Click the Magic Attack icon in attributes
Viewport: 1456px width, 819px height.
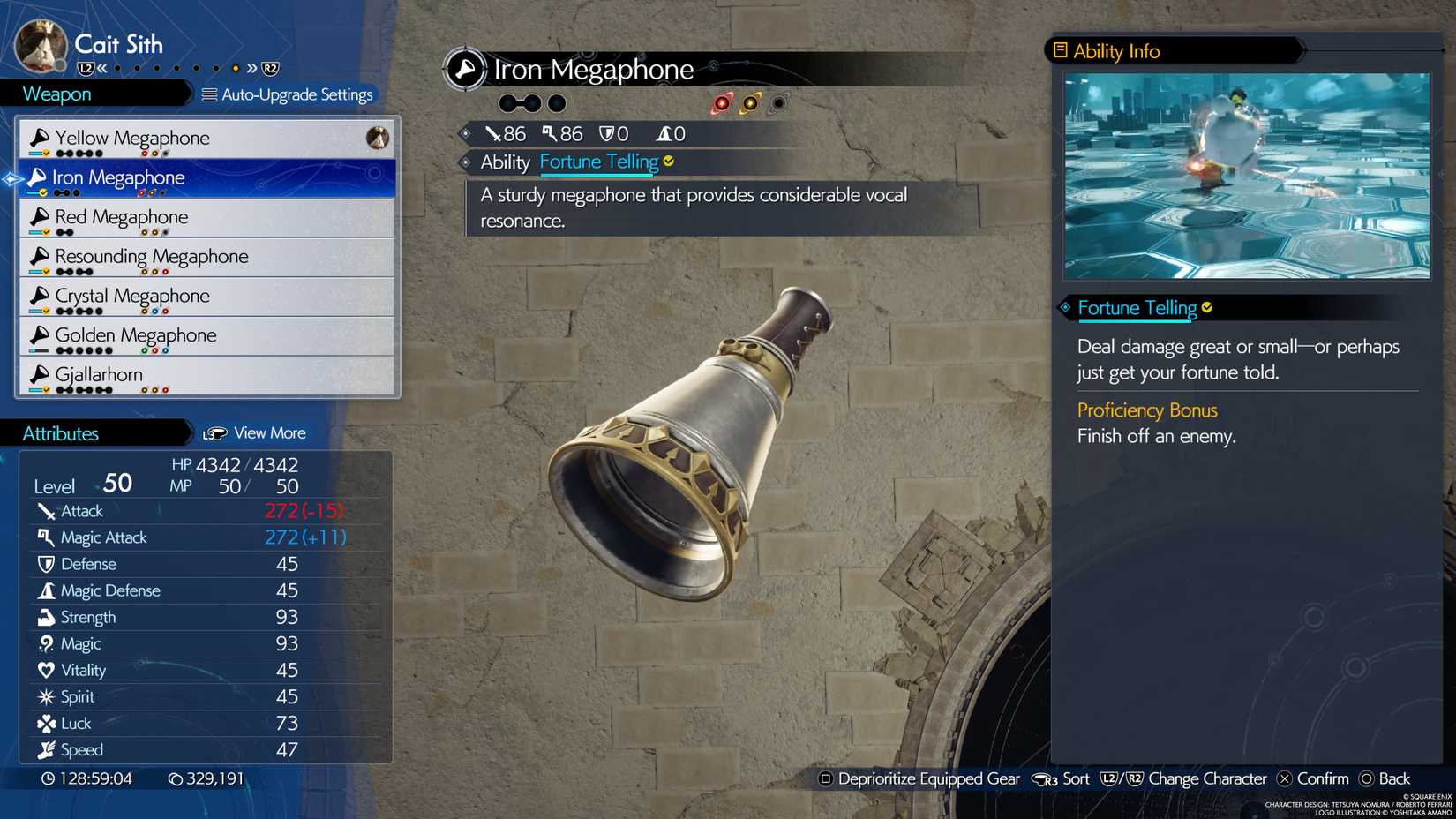pyautogui.click(x=44, y=537)
